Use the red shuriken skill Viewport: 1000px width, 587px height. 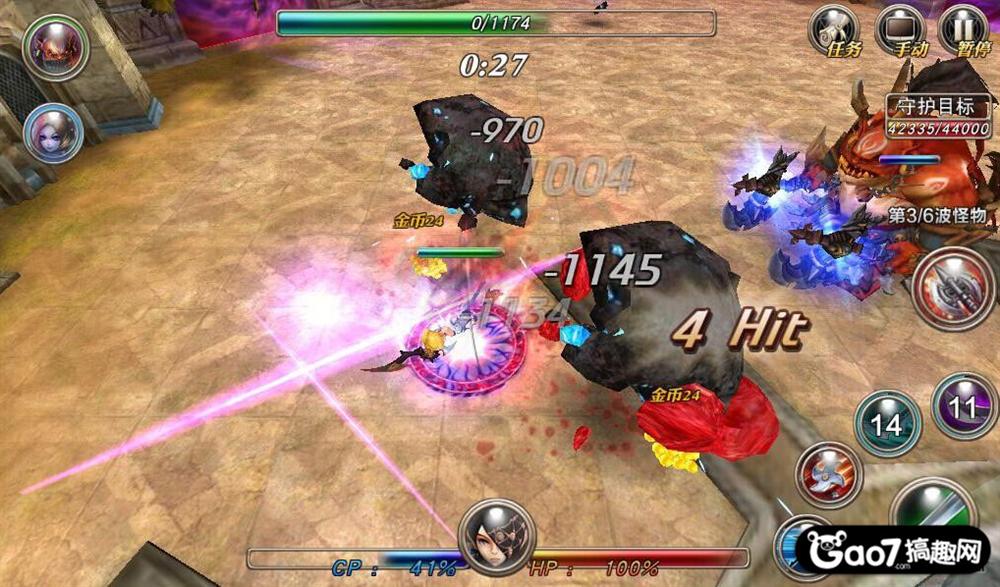(829, 472)
